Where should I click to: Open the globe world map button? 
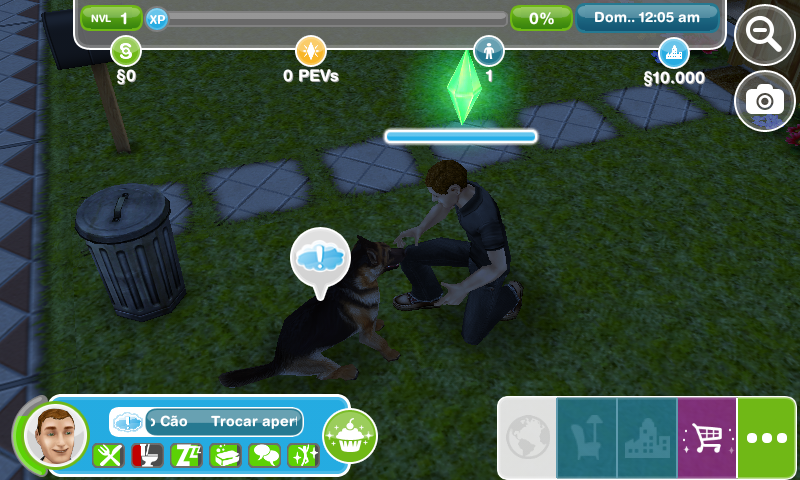click(x=526, y=438)
